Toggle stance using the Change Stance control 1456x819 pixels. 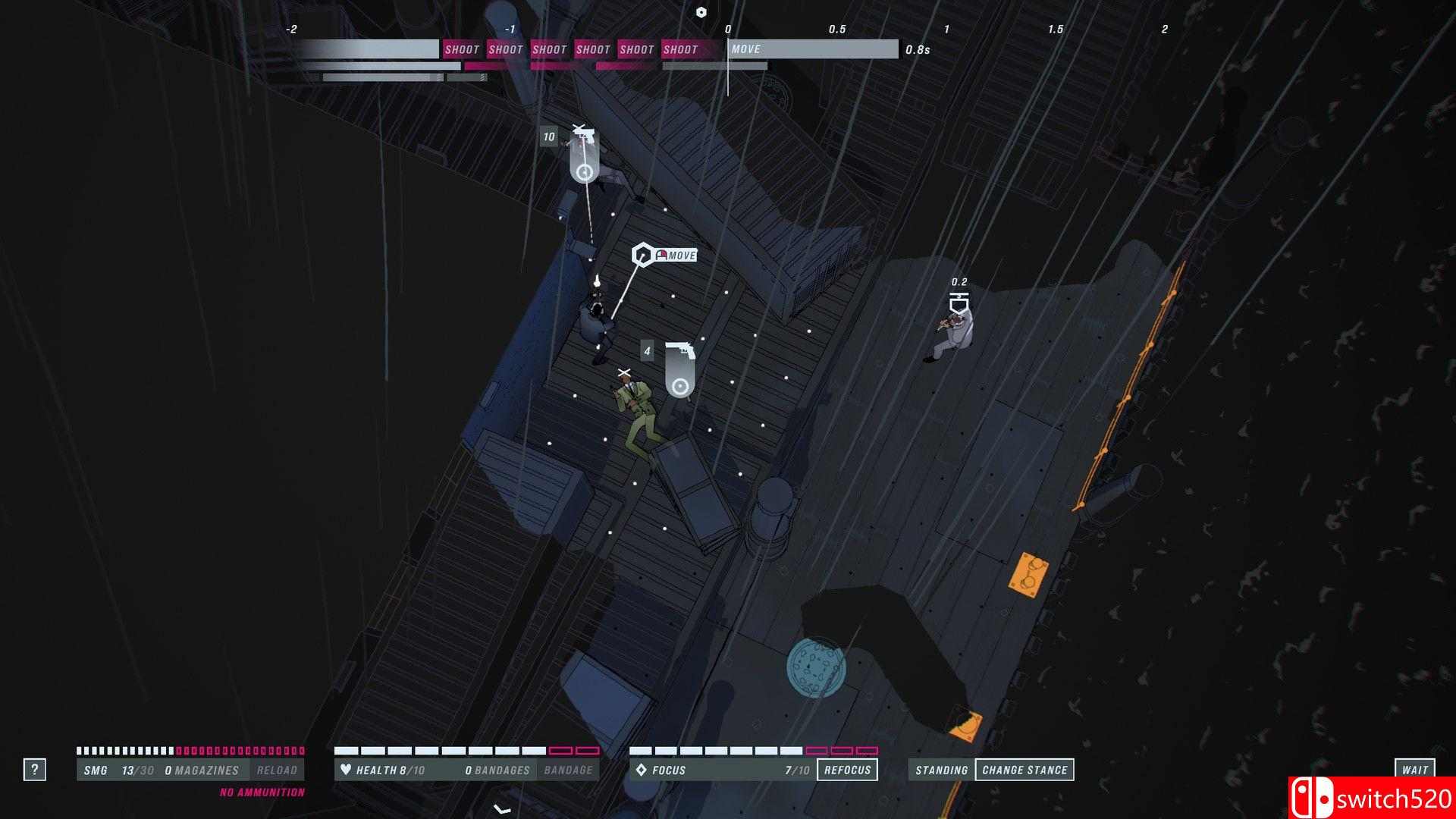point(1025,769)
